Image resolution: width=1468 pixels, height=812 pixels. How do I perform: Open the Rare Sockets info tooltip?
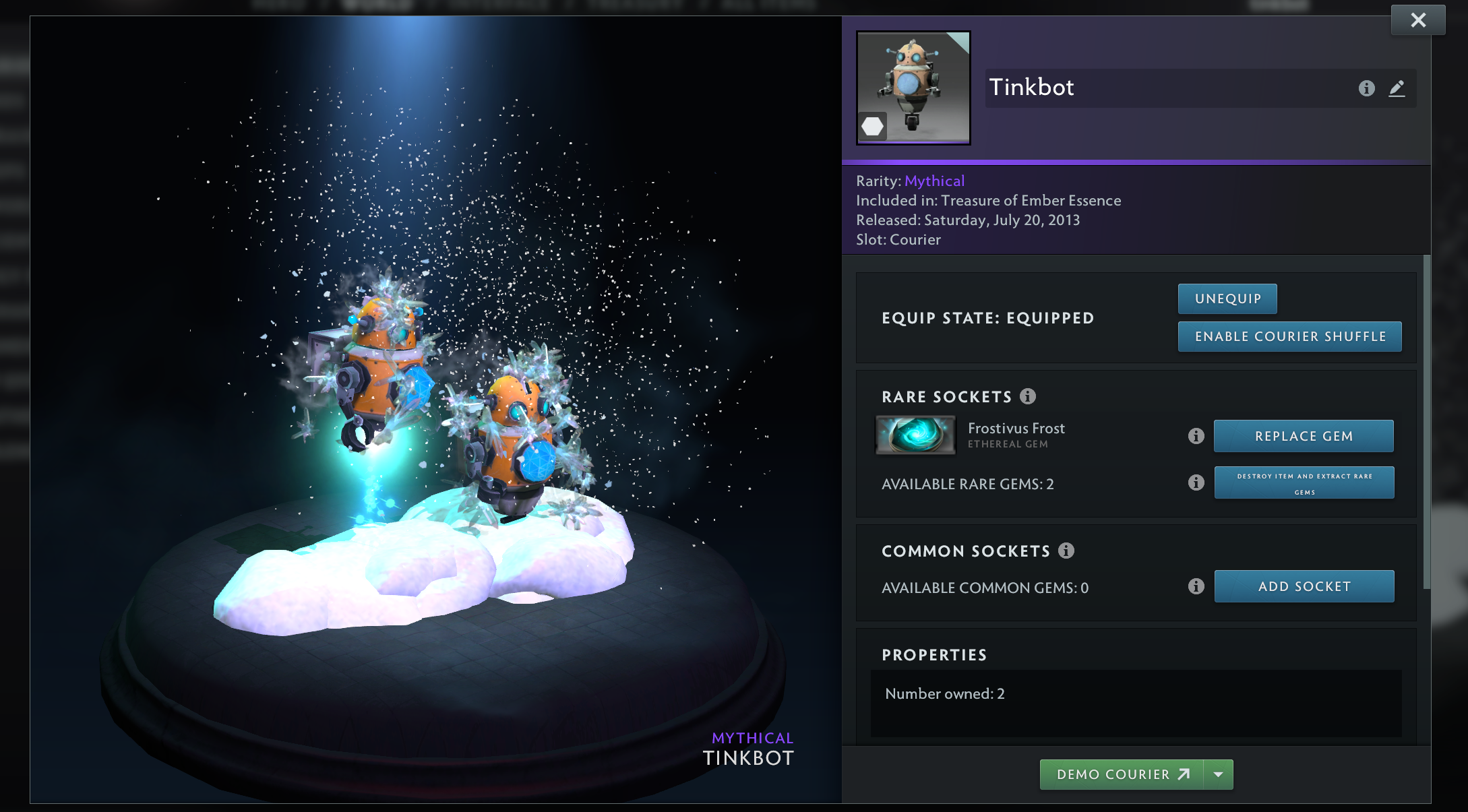[1028, 396]
